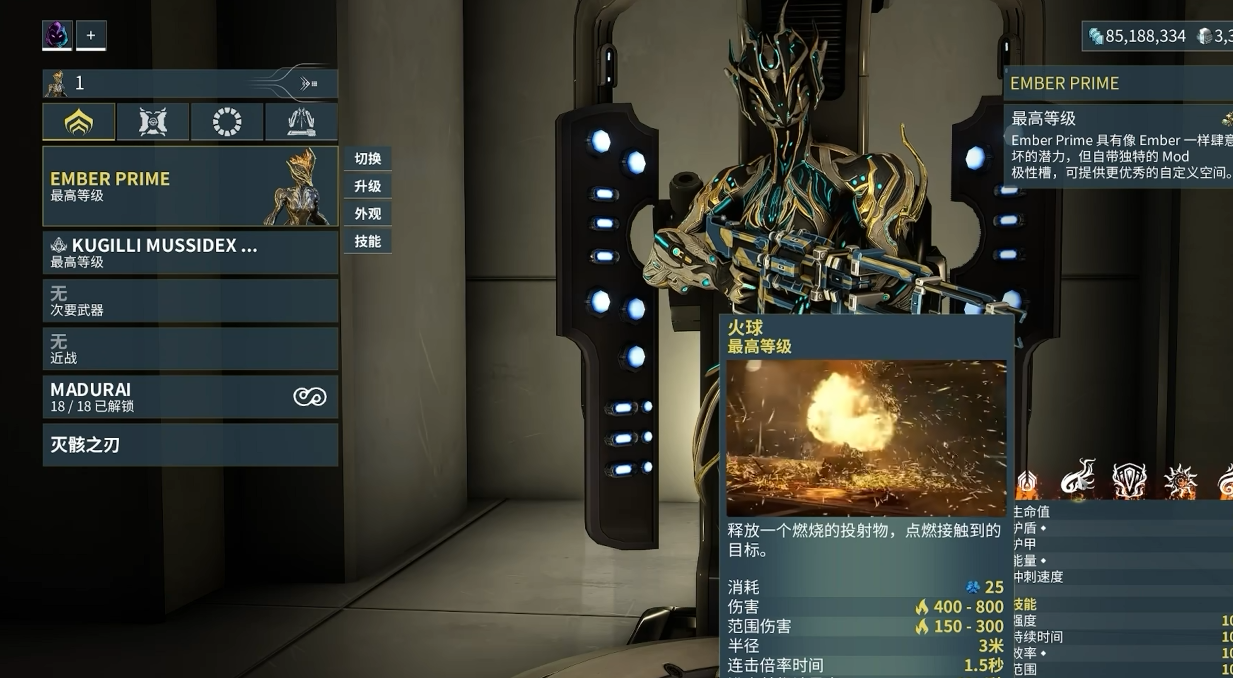This screenshot has height=678, width=1233.
Task: Click the 切换 (switch) button
Action: [368, 158]
